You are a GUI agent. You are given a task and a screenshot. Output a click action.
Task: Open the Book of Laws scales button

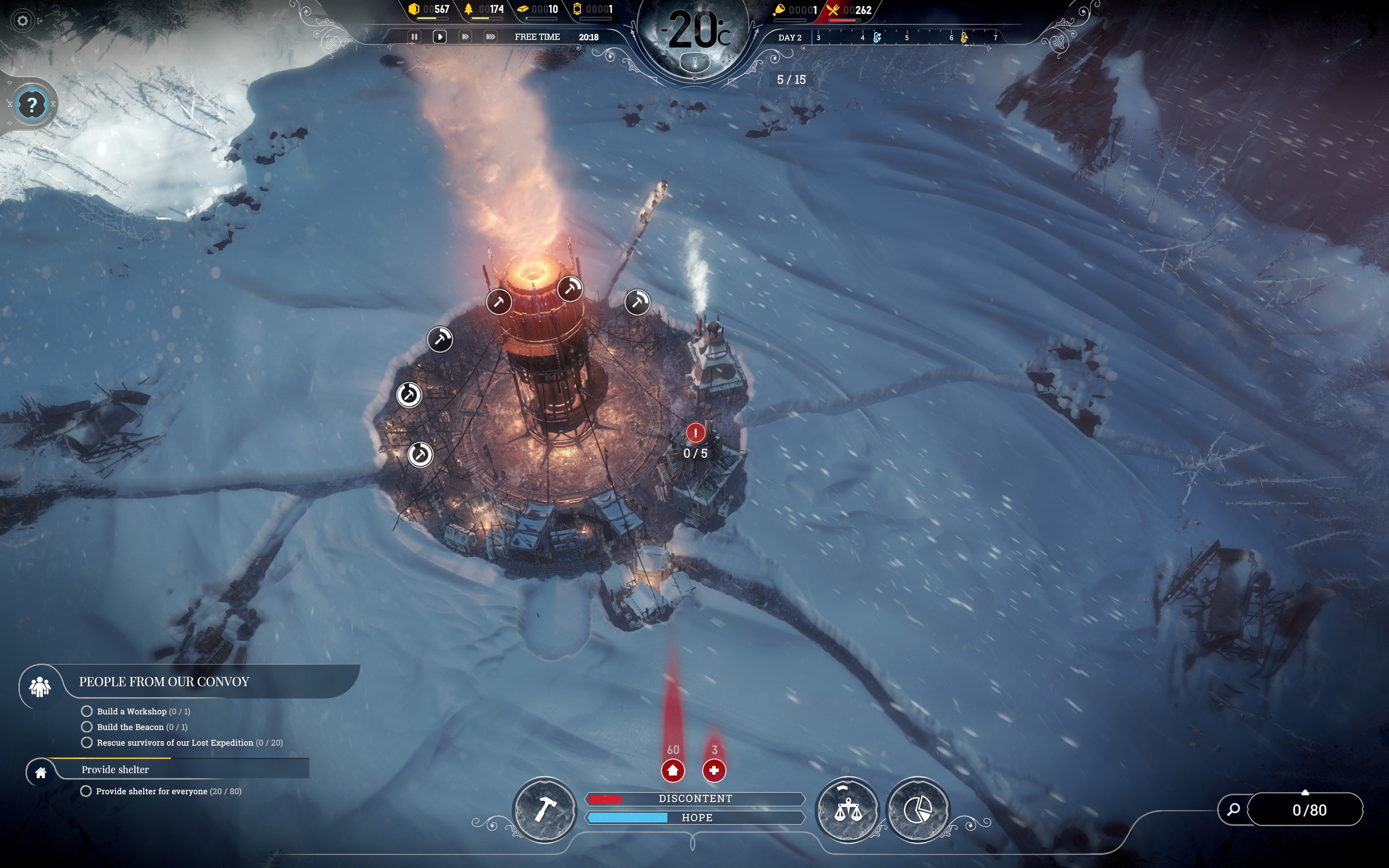click(848, 809)
